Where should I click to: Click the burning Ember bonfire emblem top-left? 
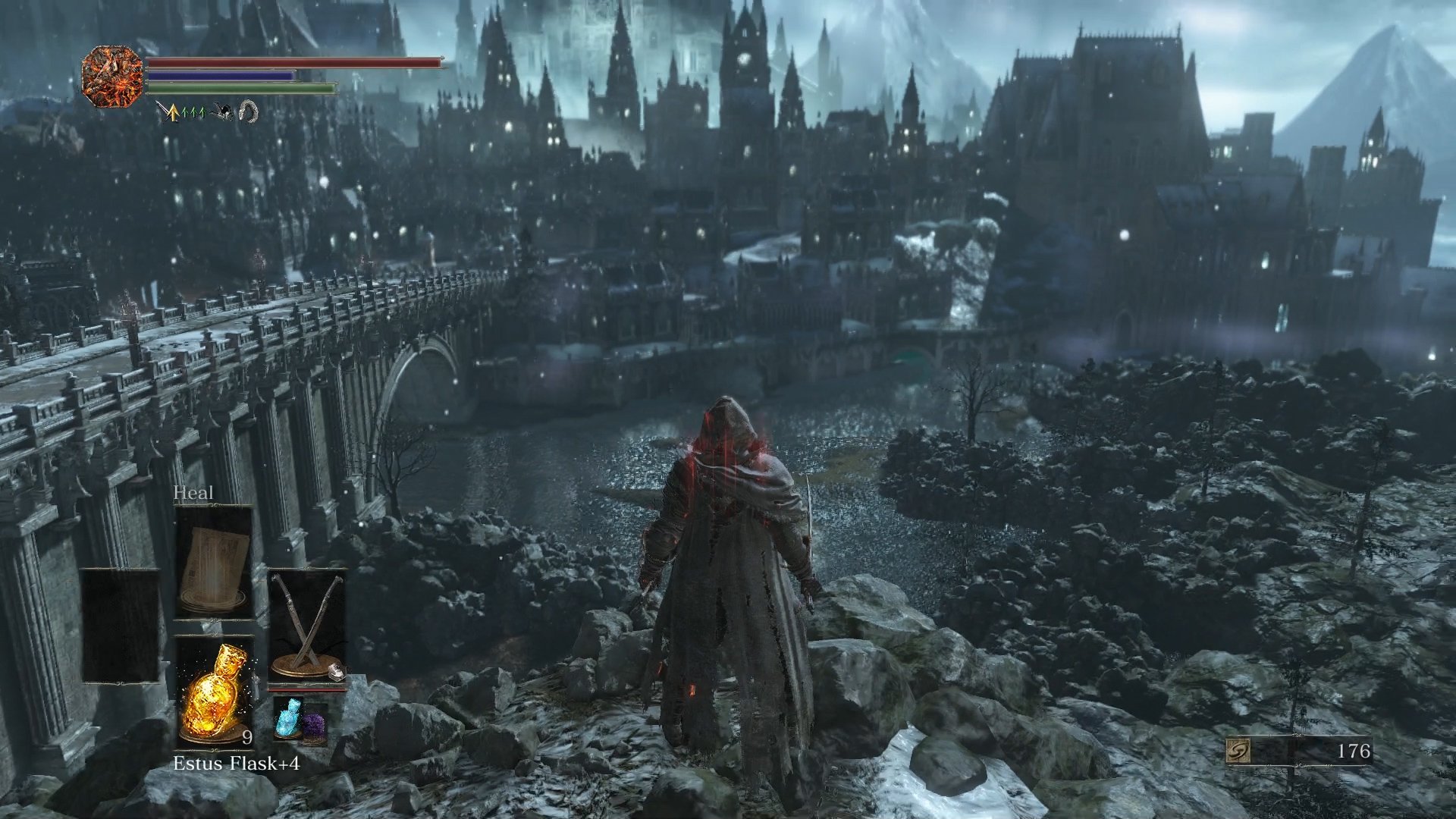pos(111,77)
